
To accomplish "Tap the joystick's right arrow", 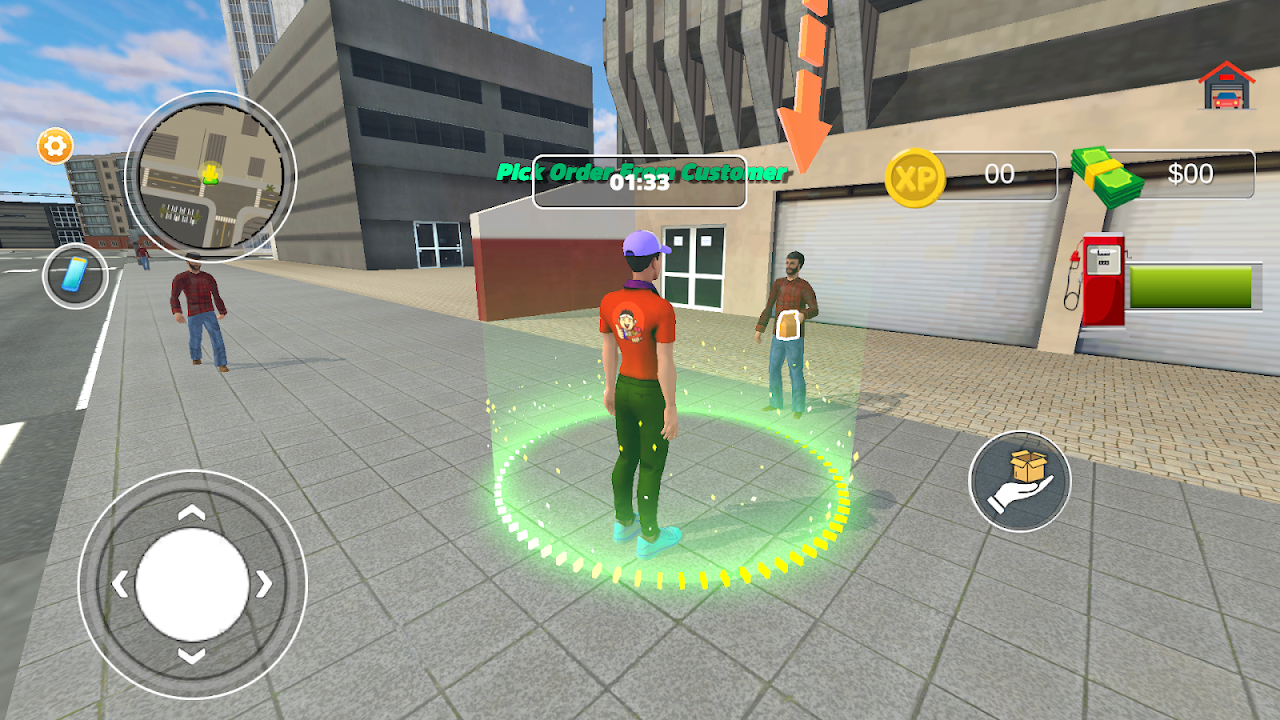I will 264,584.
